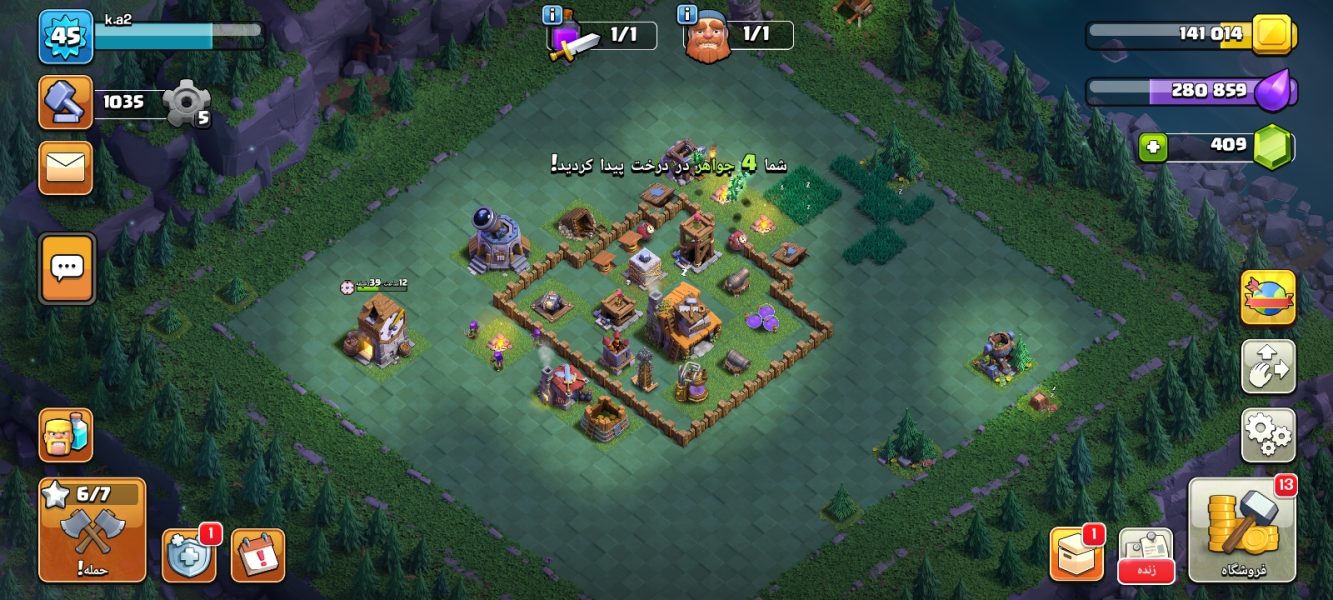Open the shop with hammer and coins
Screen dimensions: 1333x600
pos(1242,530)
